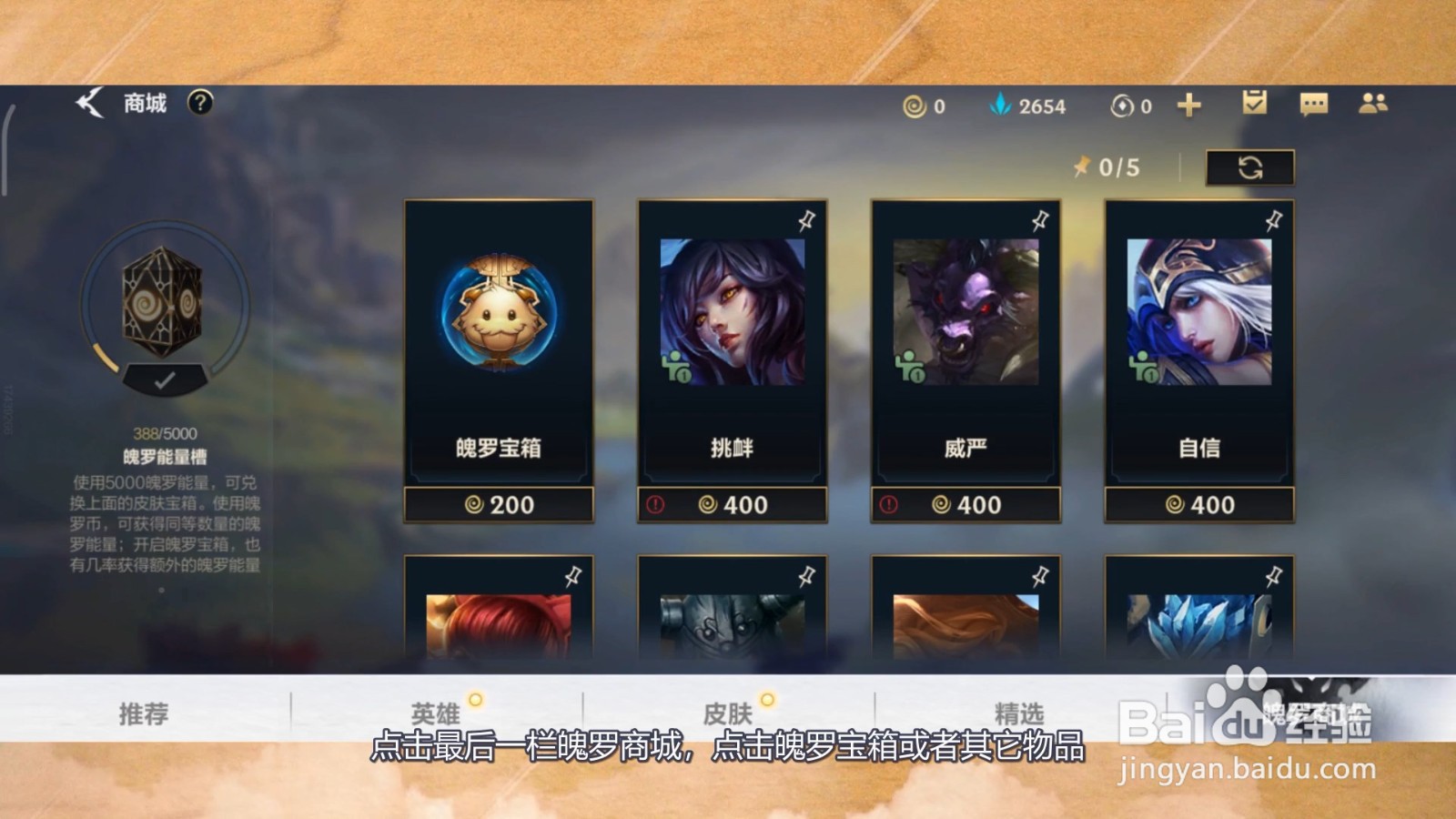Click the blue essence icon showing 2654
1456x819 pixels.
[x=1001, y=106]
